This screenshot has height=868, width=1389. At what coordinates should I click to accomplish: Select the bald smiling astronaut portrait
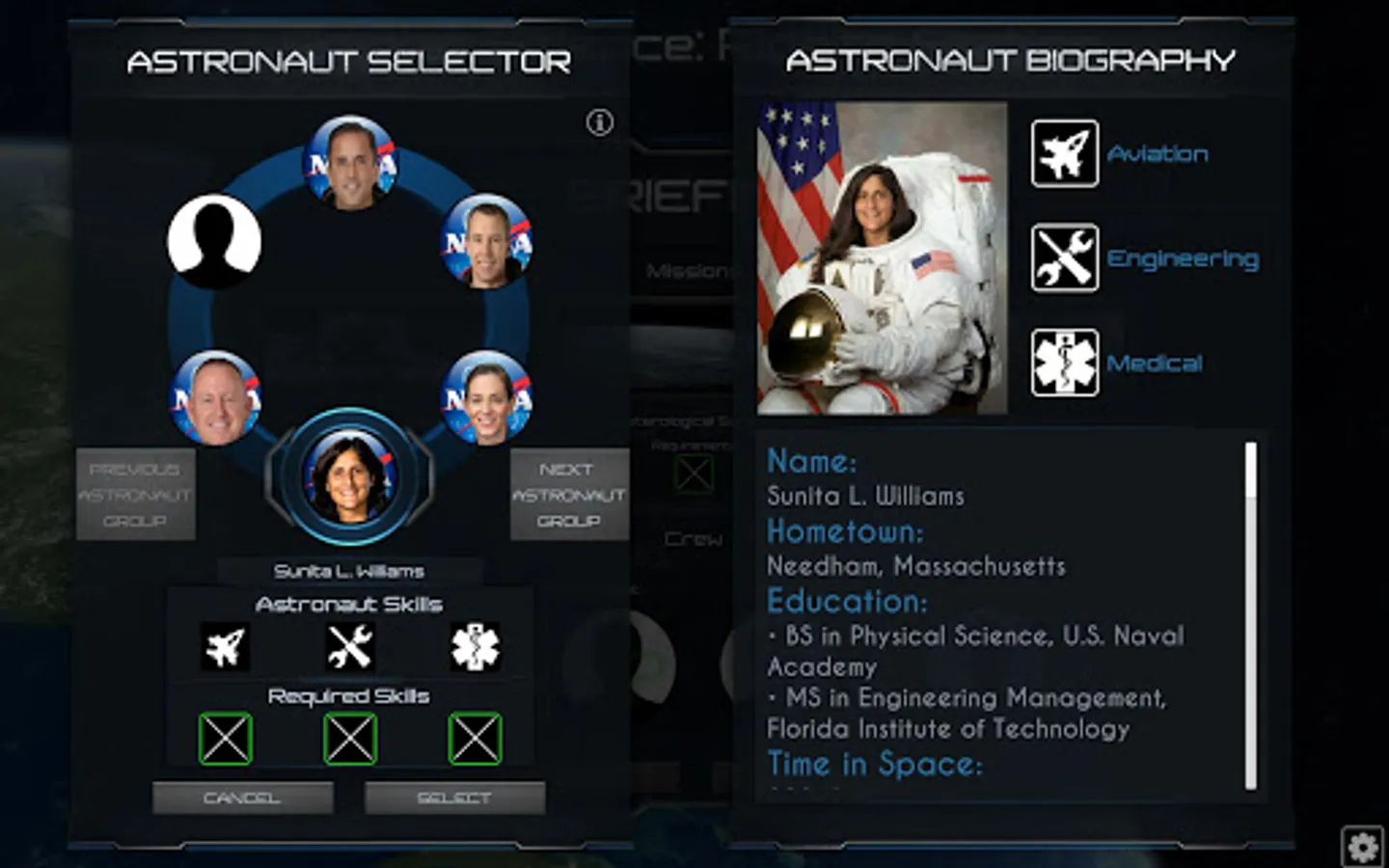pos(215,397)
